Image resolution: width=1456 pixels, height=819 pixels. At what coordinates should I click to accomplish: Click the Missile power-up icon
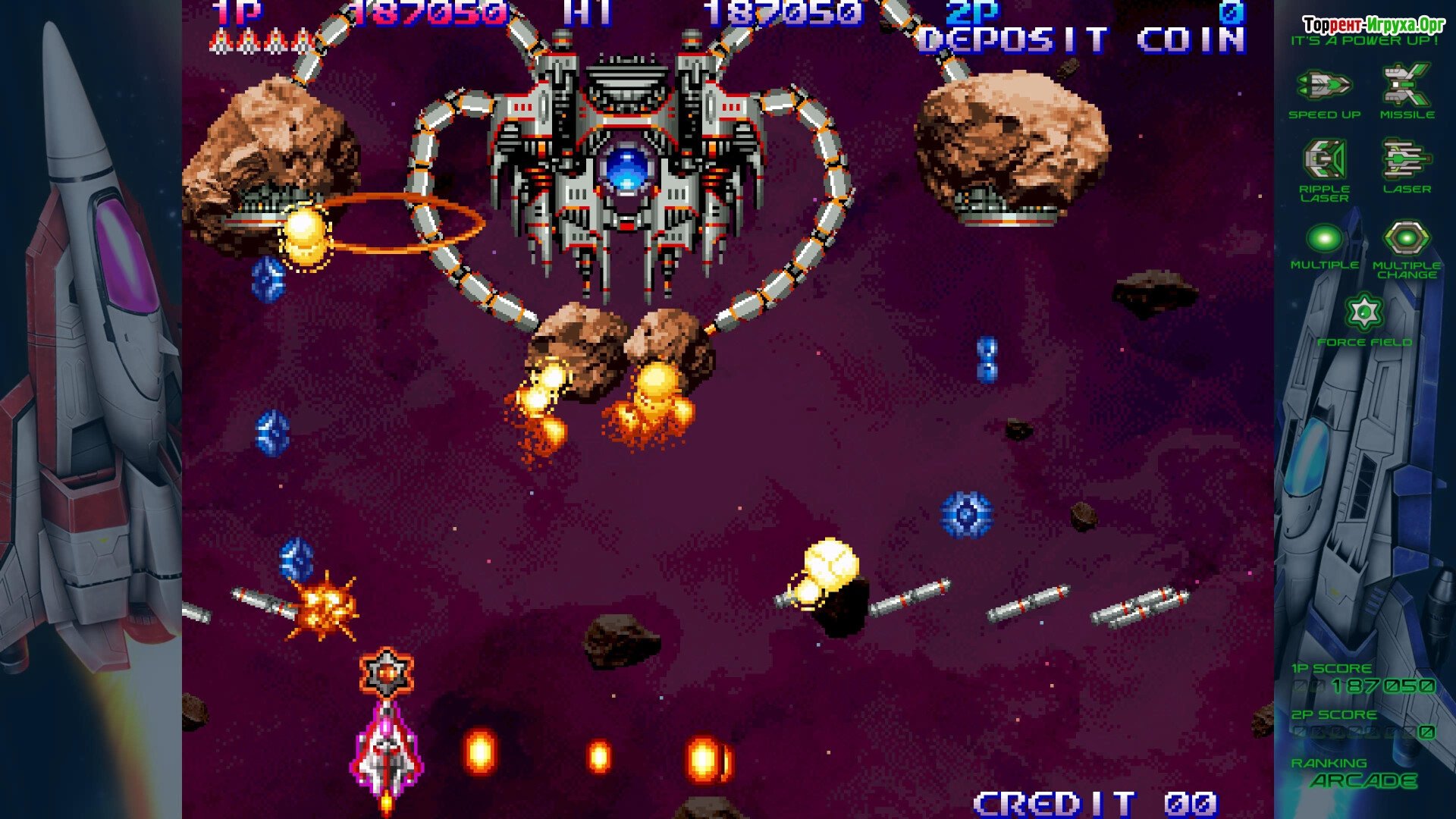coord(1407,85)
